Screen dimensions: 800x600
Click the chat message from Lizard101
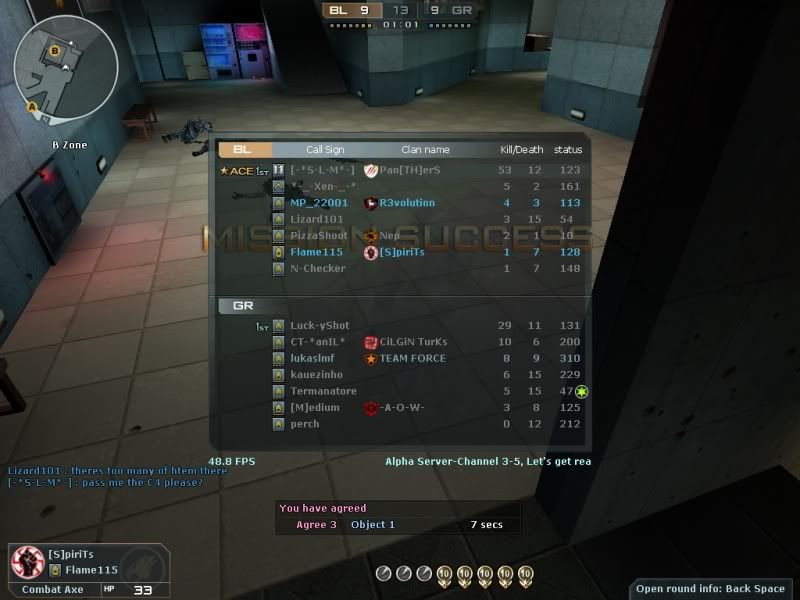(117, 471)
